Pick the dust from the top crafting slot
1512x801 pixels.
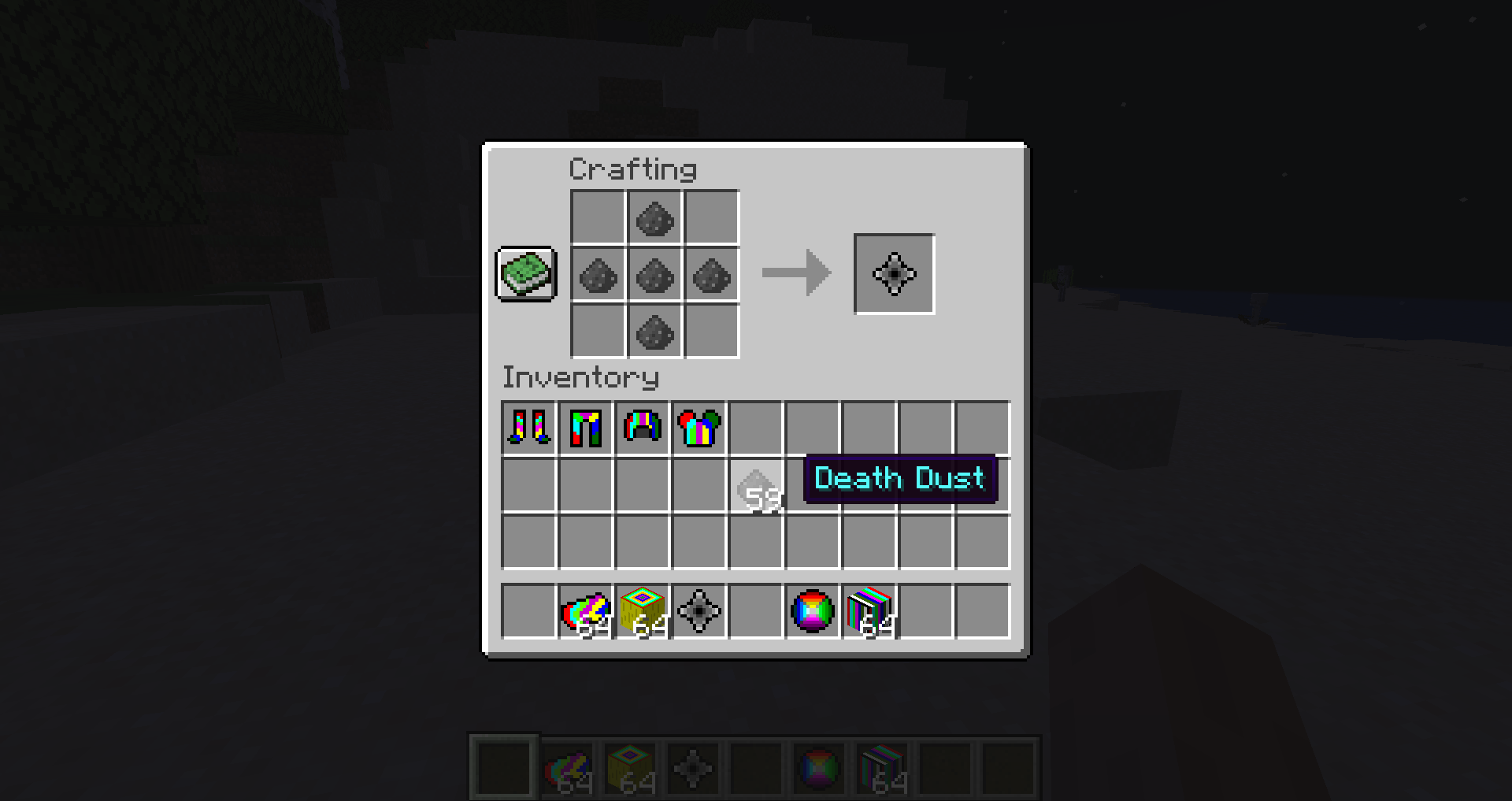654,218
